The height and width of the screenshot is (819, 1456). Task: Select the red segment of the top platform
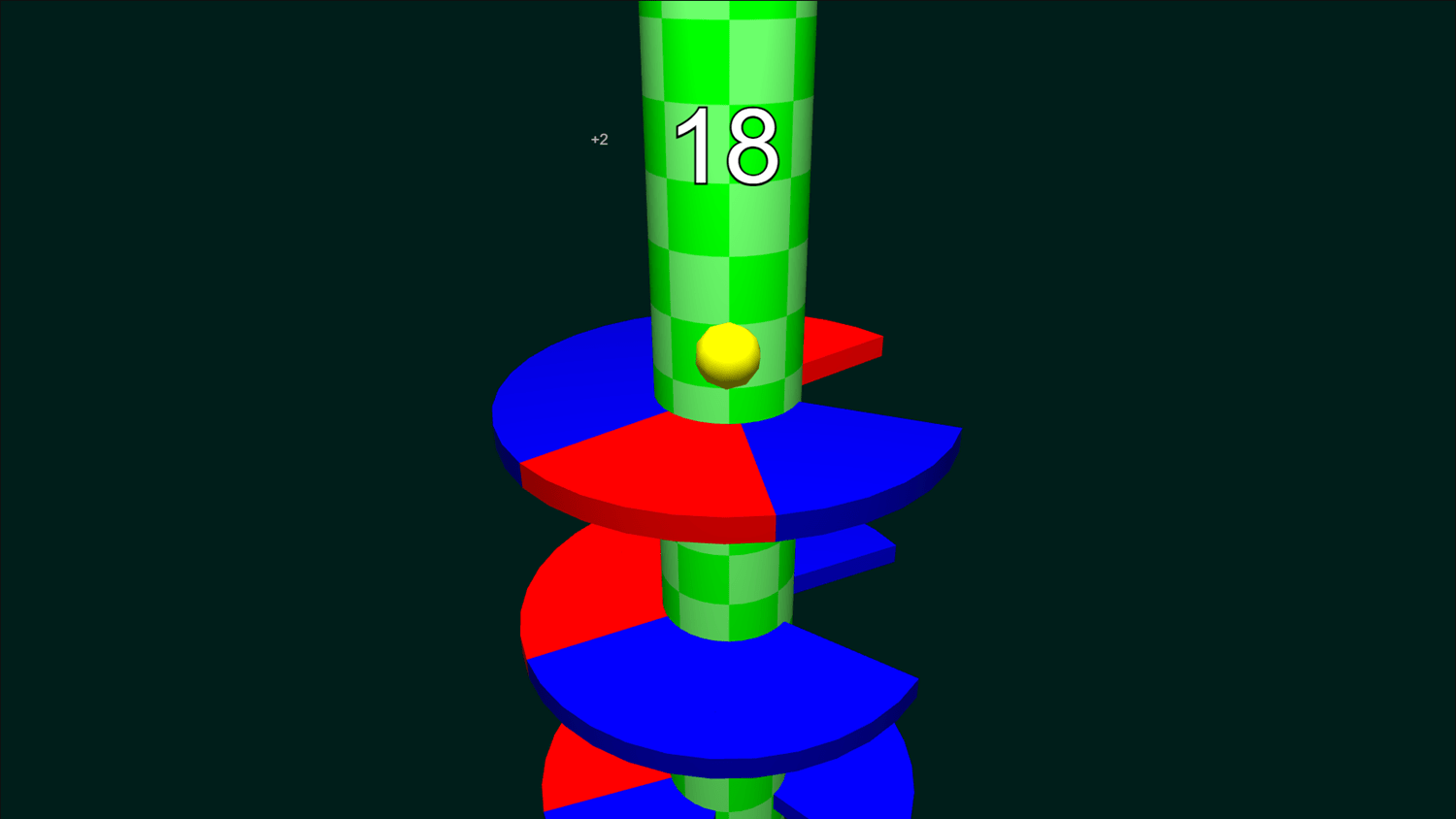(x=679, y=466)
